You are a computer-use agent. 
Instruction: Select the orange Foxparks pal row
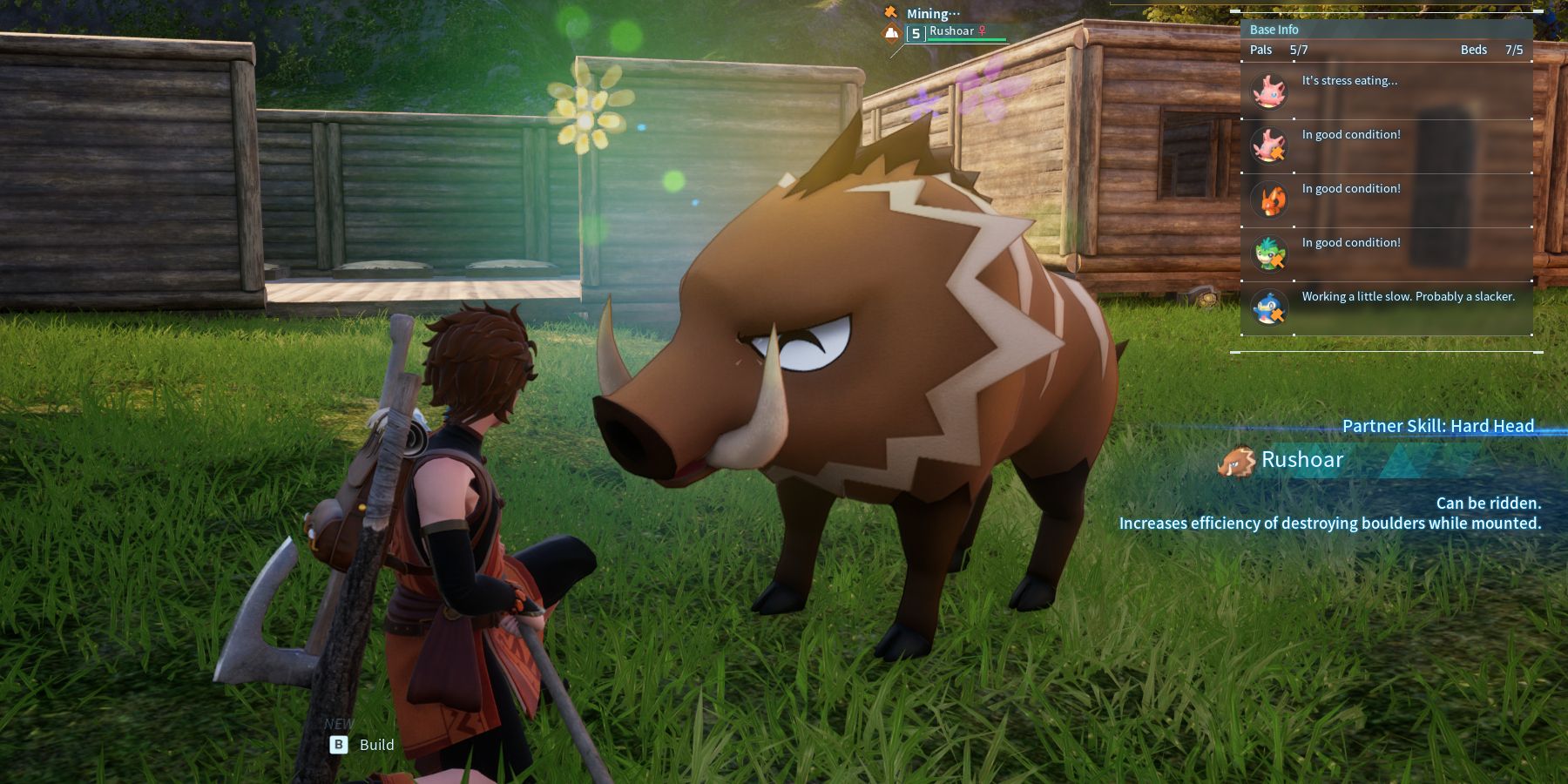point(1385,199)
